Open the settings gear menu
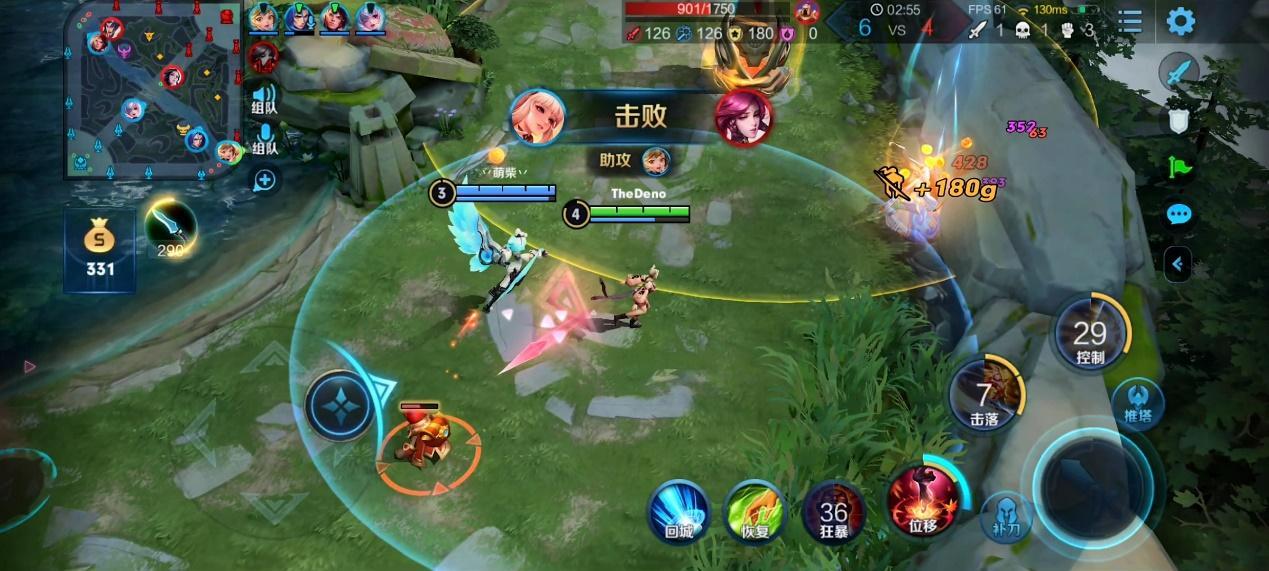The image size is (1269, 571). tap(1181, 21)
